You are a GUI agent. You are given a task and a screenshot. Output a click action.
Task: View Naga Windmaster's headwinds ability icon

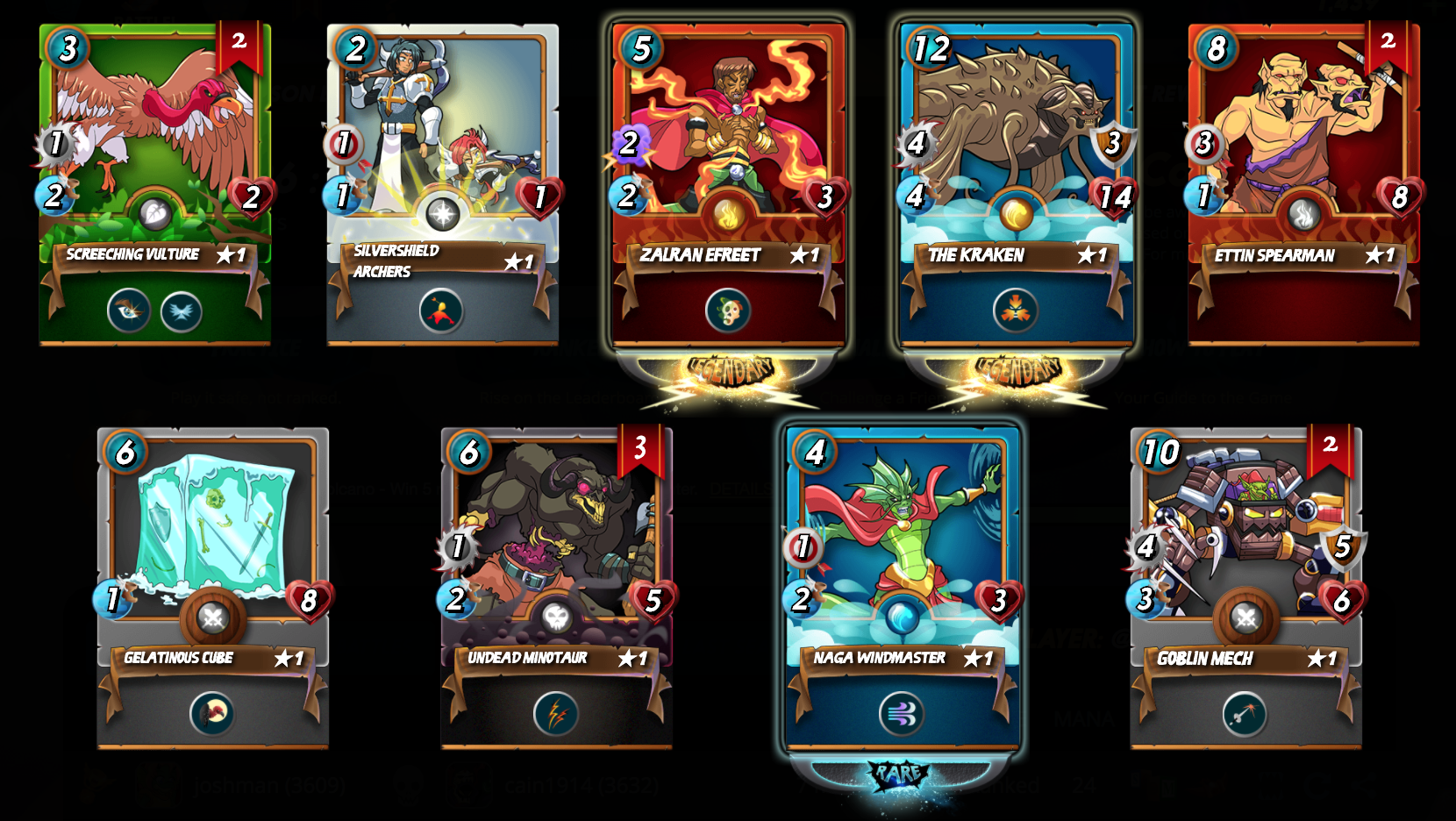coord(902,714)
